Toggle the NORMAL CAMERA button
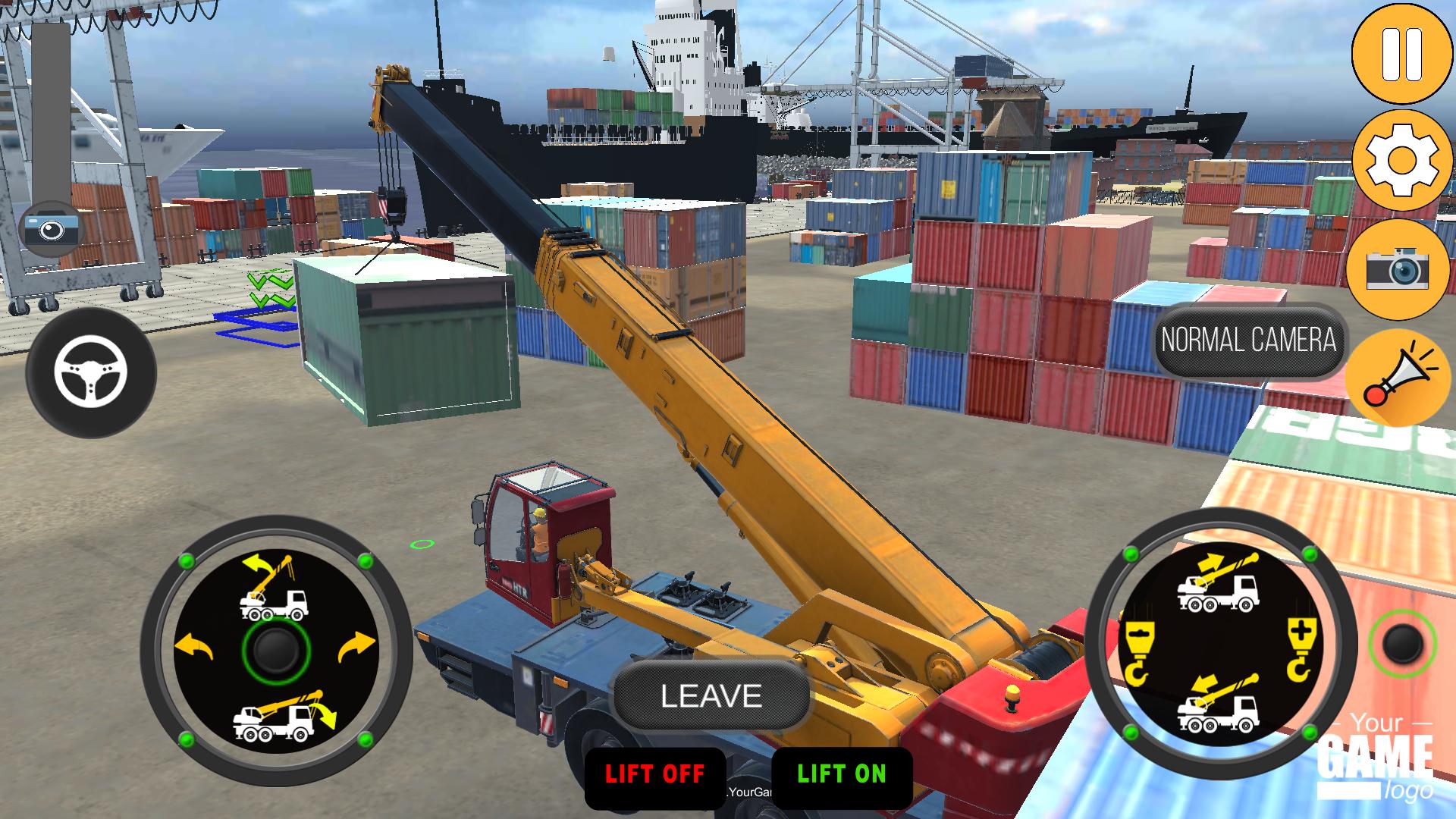1456x819 pixels. 1248,340
